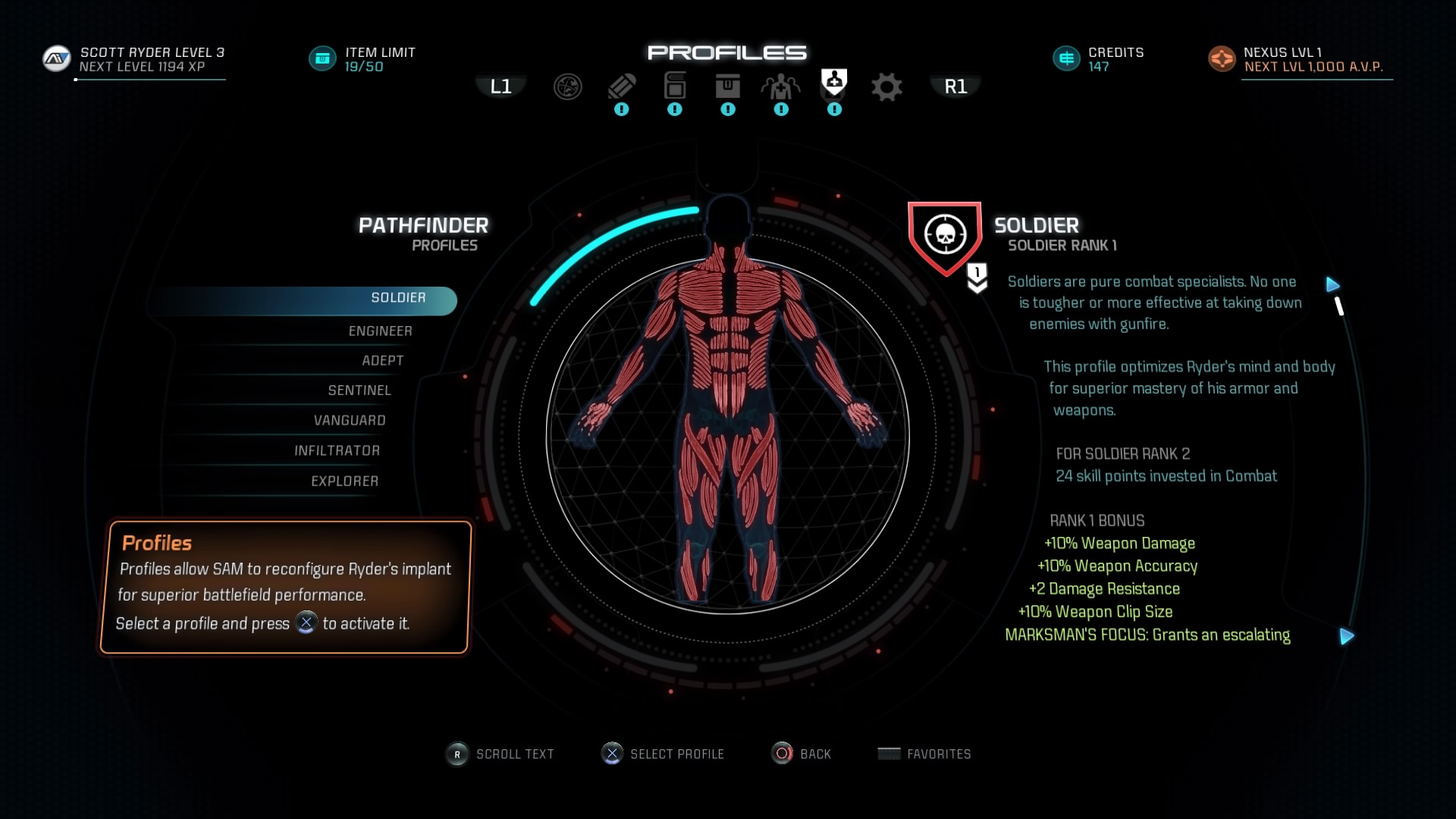Switch to the inventory crate tab
This screenshot has width=1456, height=819.
click(x=727, y=86)
